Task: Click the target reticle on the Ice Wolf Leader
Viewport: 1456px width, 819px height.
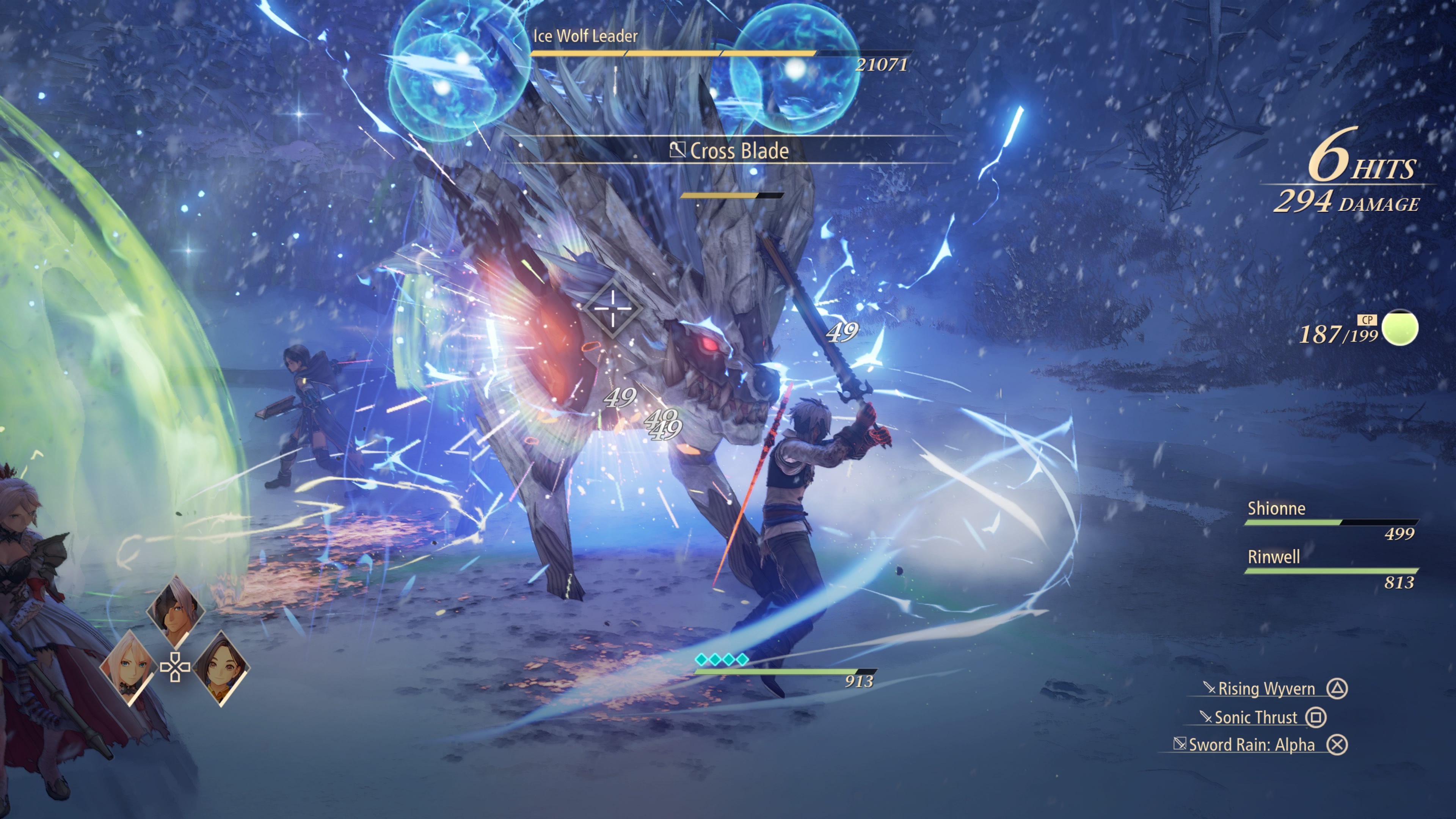Action: [x=613, y=308]
